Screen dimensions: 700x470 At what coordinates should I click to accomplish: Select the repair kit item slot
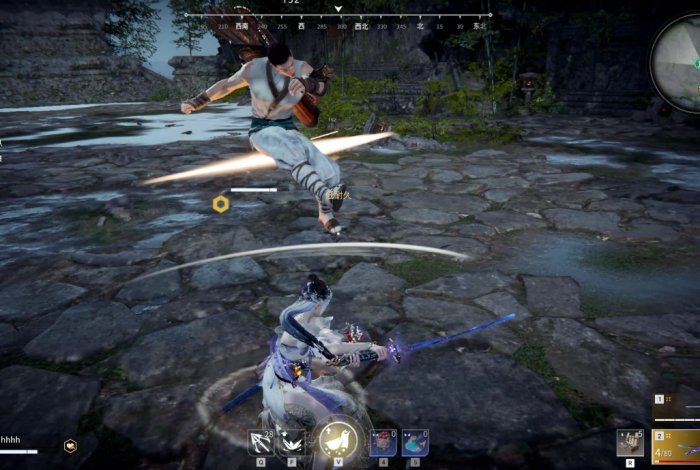pos(629,442)
